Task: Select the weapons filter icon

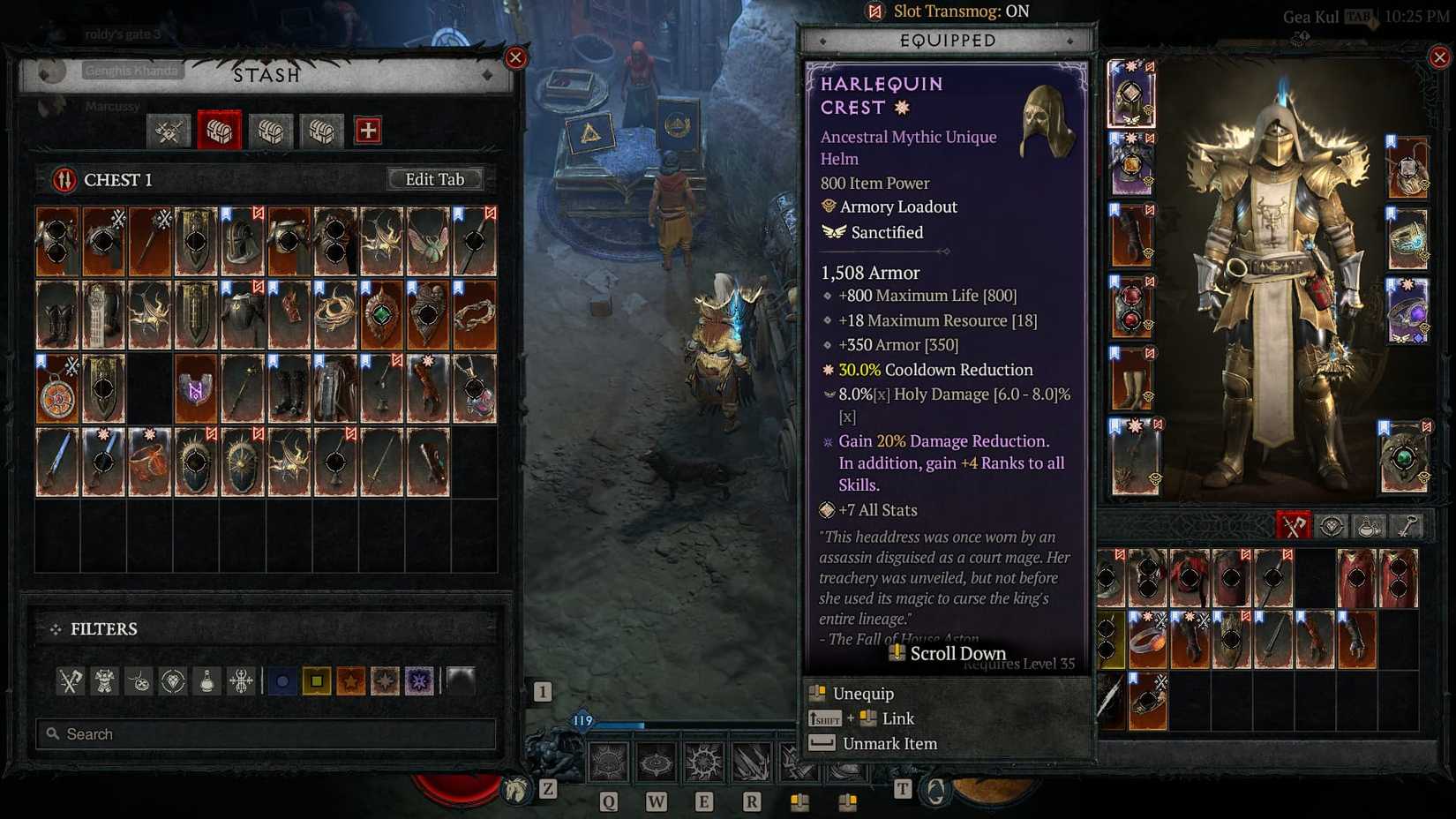Action: click(71, 680)
